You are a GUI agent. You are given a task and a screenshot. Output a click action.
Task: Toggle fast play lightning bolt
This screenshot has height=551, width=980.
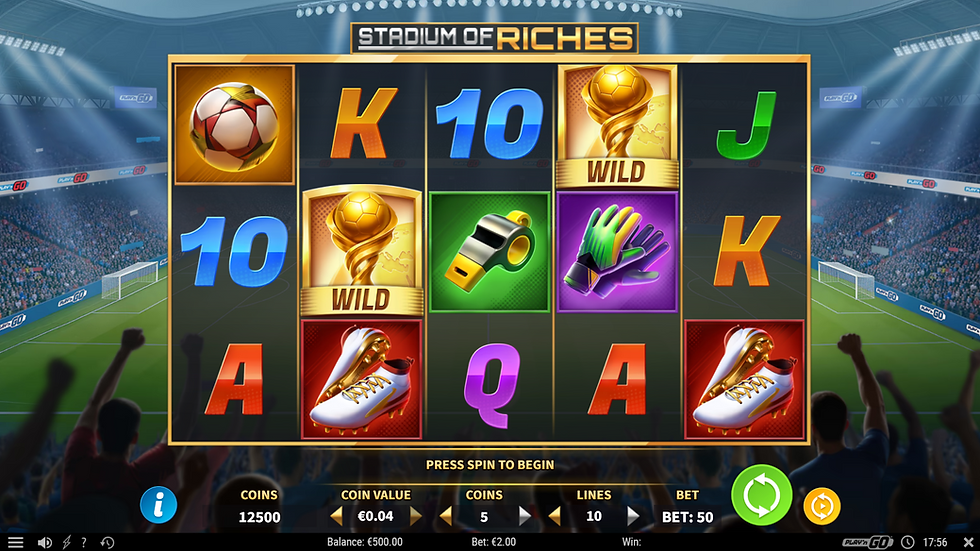tap(66, 542)
